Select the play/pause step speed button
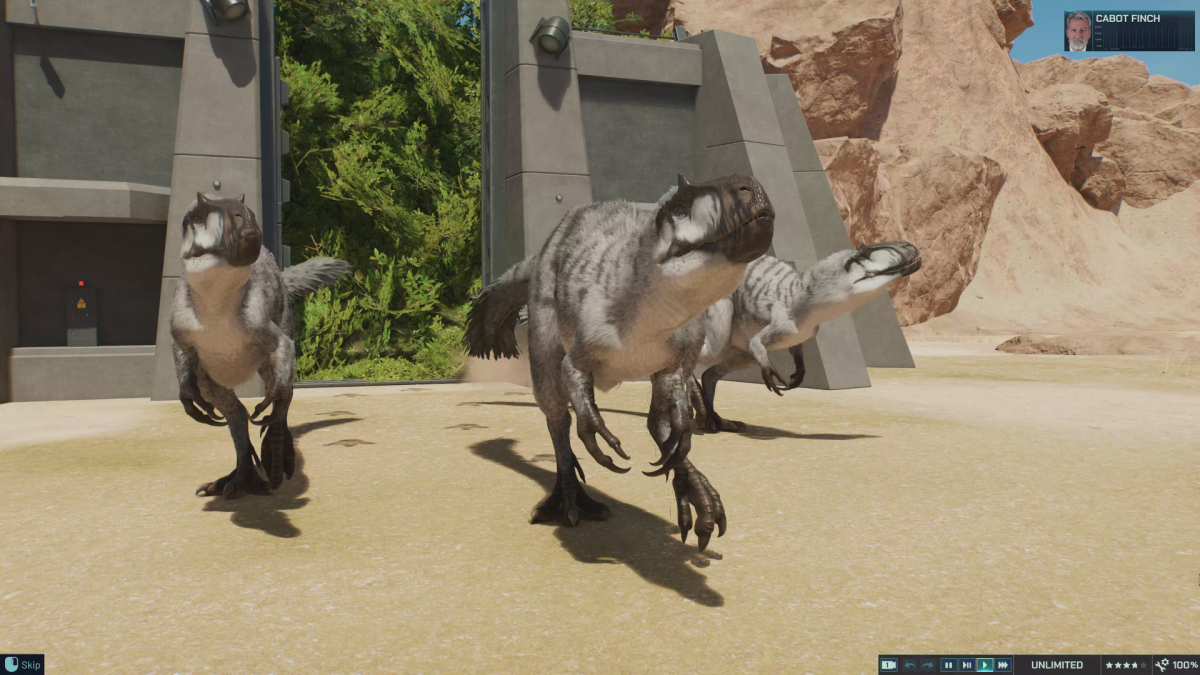 (967, 665)
